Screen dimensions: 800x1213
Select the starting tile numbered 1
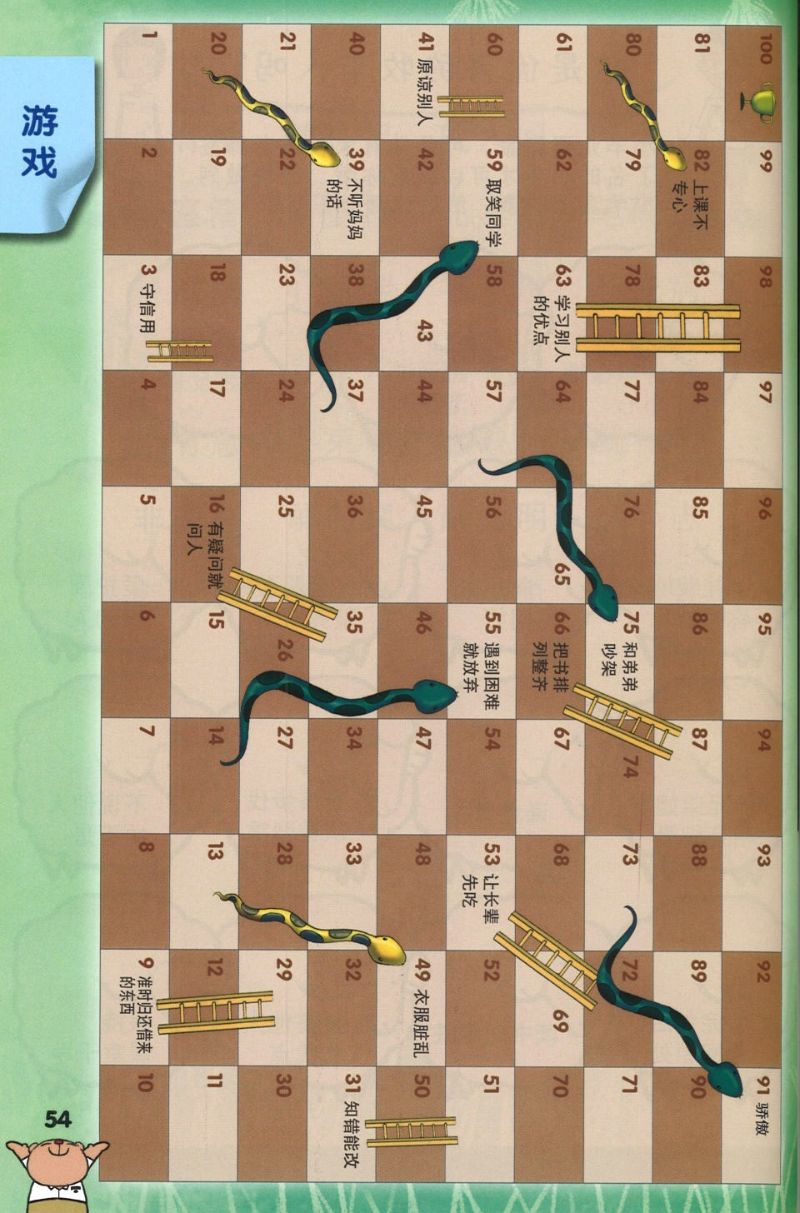coord(137,81)
